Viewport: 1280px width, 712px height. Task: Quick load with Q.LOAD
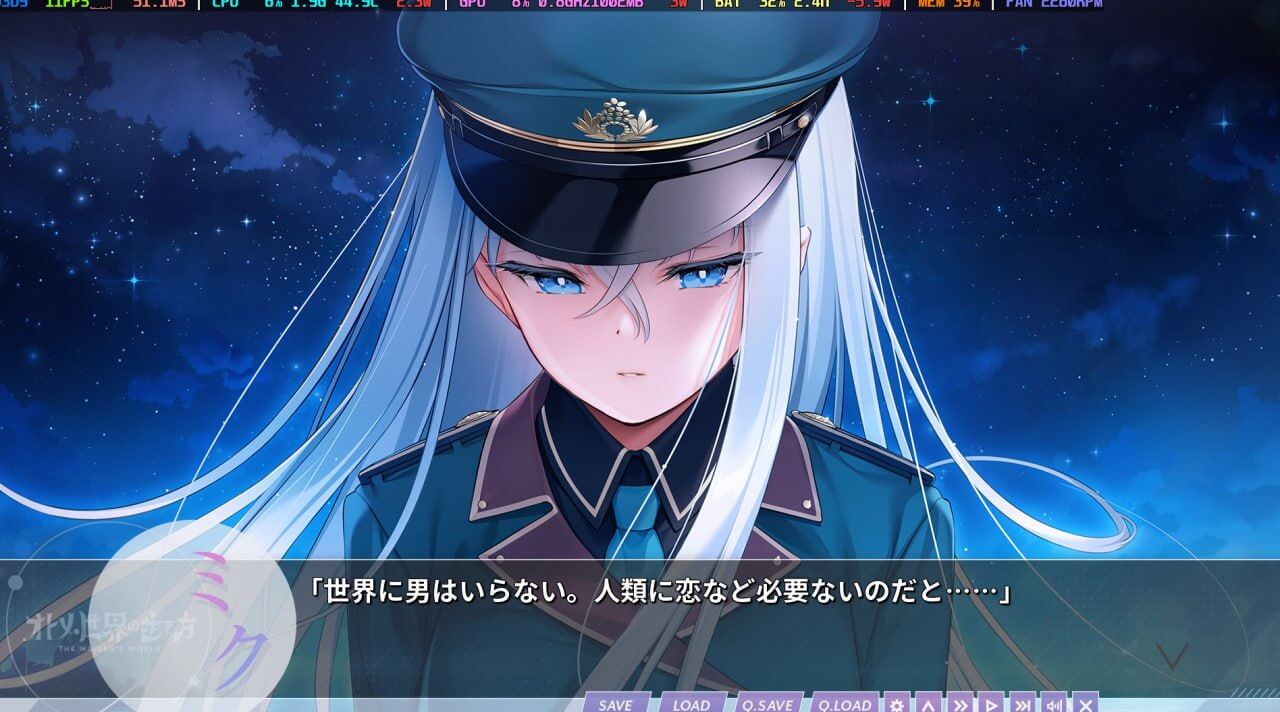click(x=844, y=704)
